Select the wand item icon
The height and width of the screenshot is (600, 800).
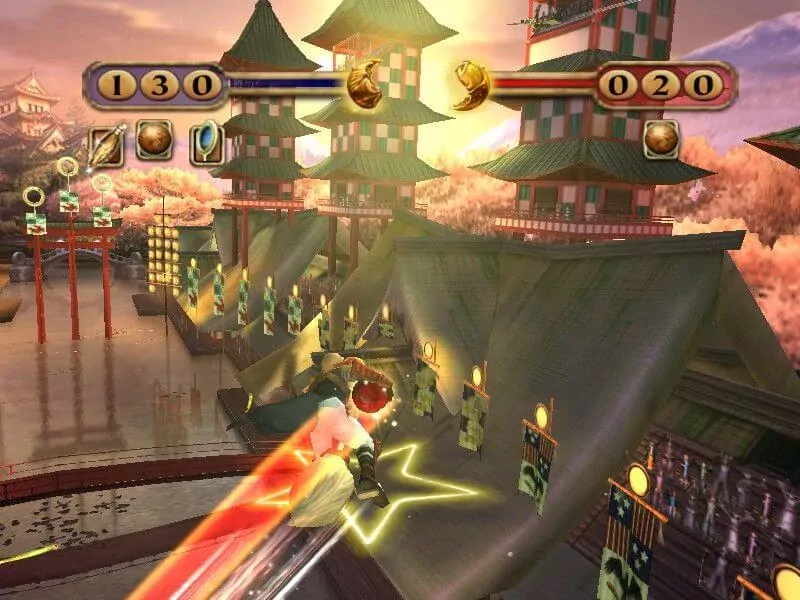(x=104, y=144)
